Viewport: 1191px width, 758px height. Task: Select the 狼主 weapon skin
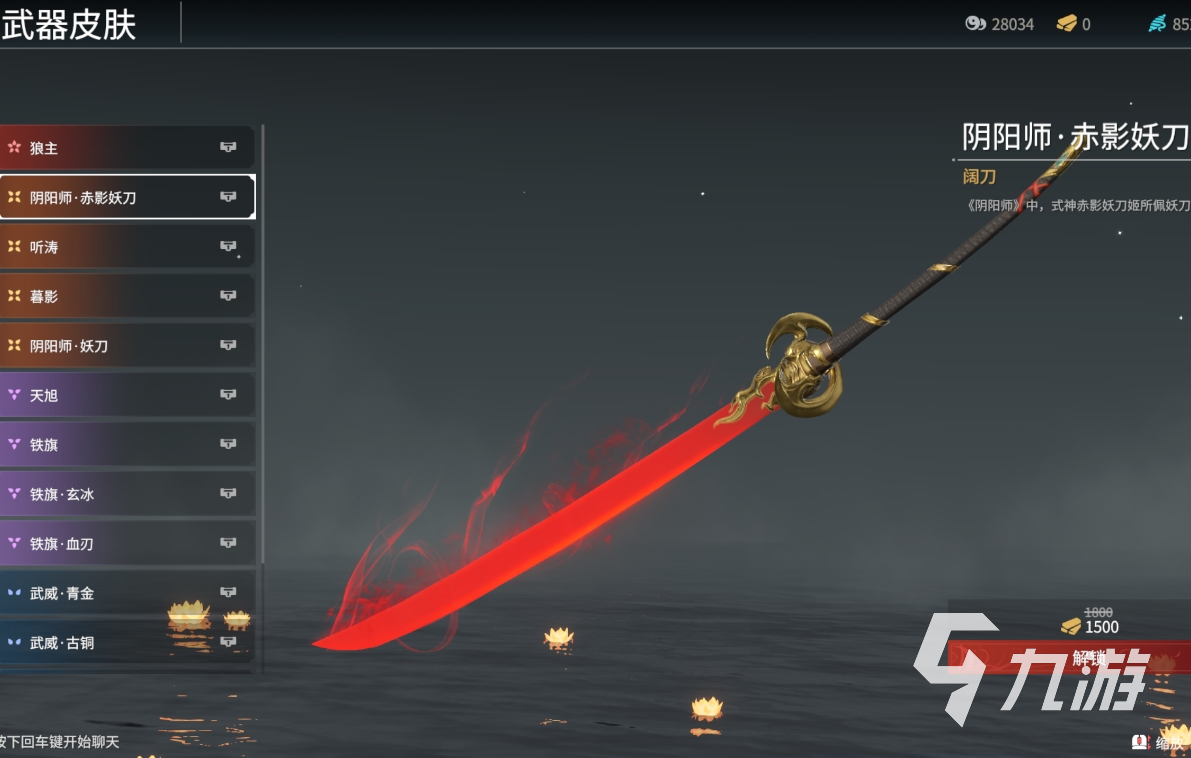coord(127,148)
